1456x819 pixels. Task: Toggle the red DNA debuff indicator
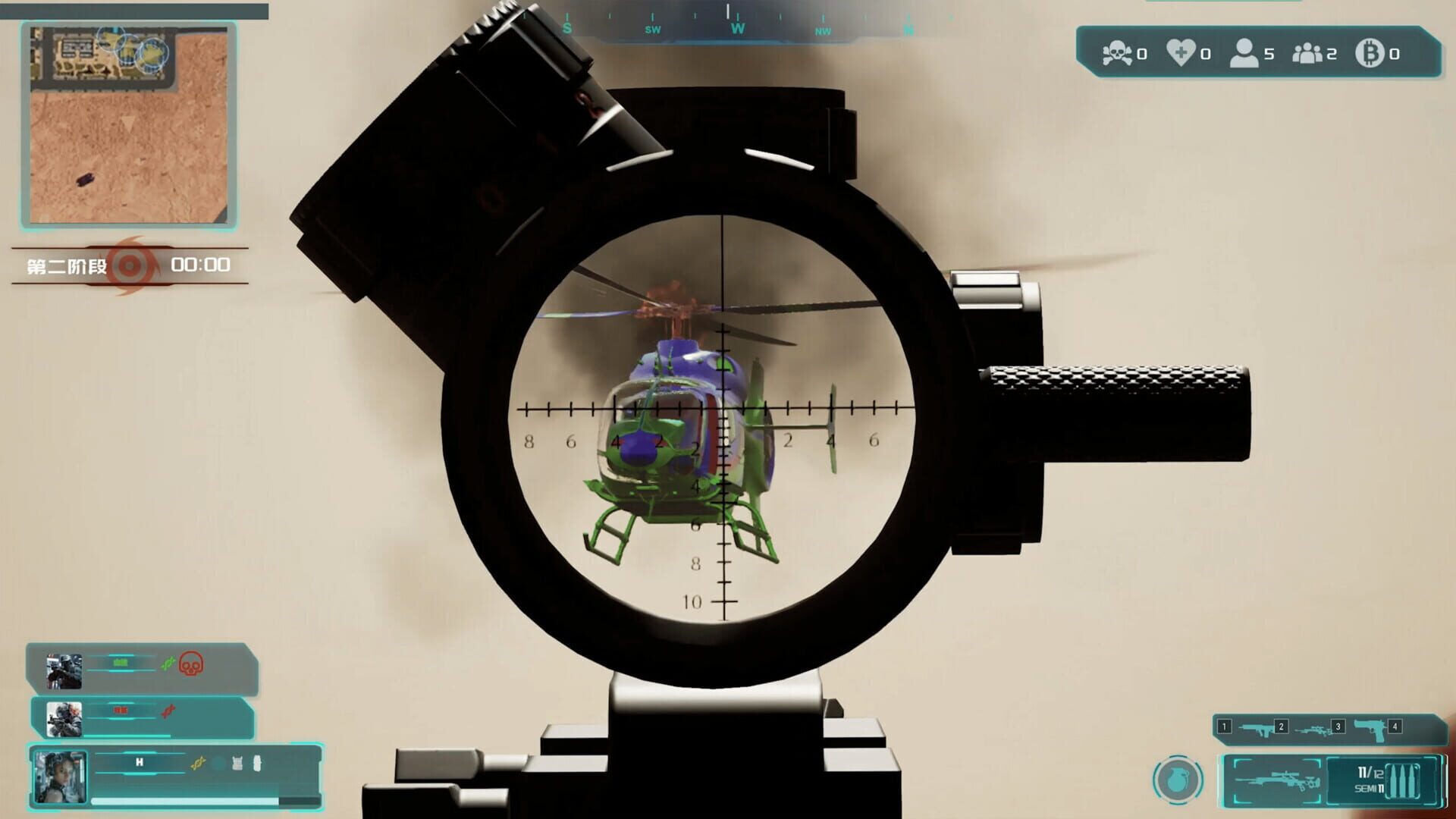(168, 712)
